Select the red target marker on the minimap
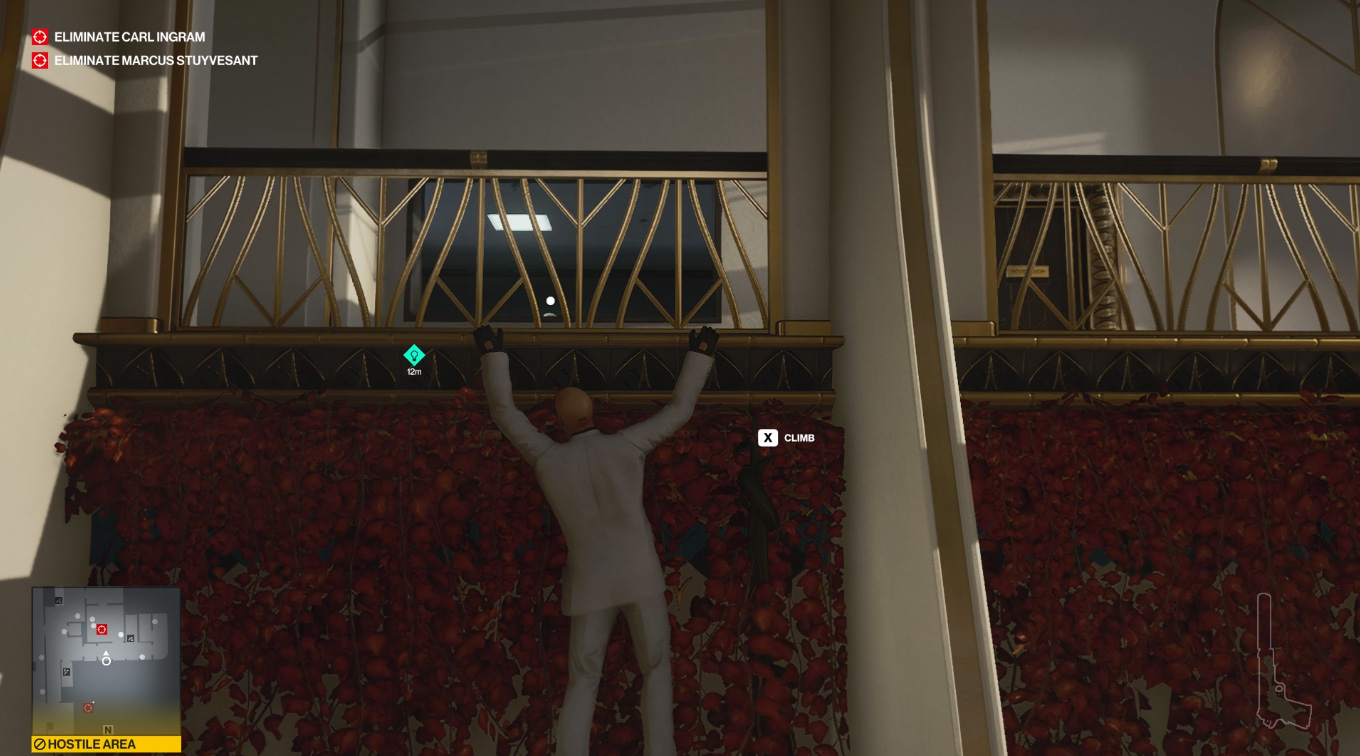1360x756 pixels. (100, 628)
